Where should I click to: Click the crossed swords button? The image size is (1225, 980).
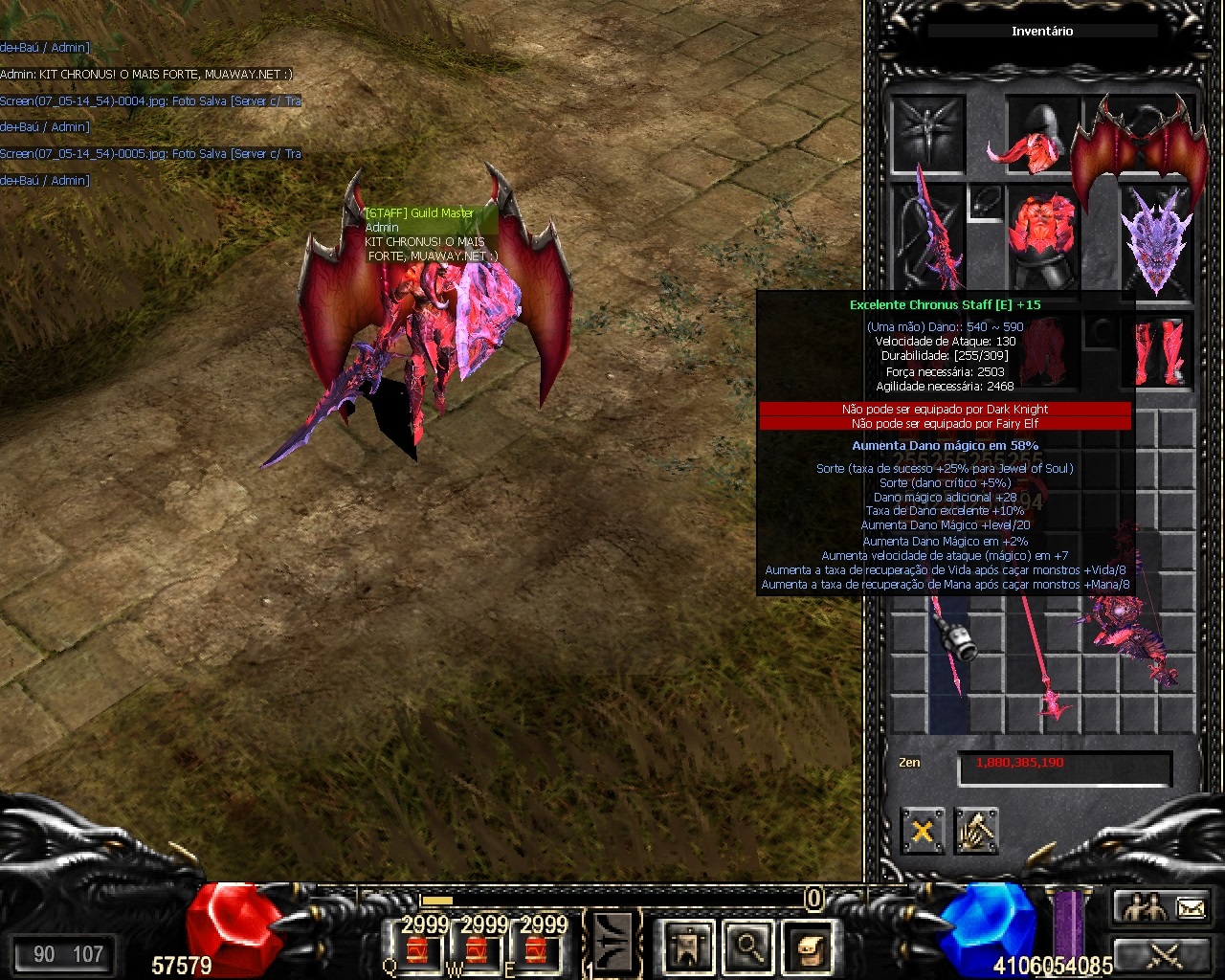1164,954
